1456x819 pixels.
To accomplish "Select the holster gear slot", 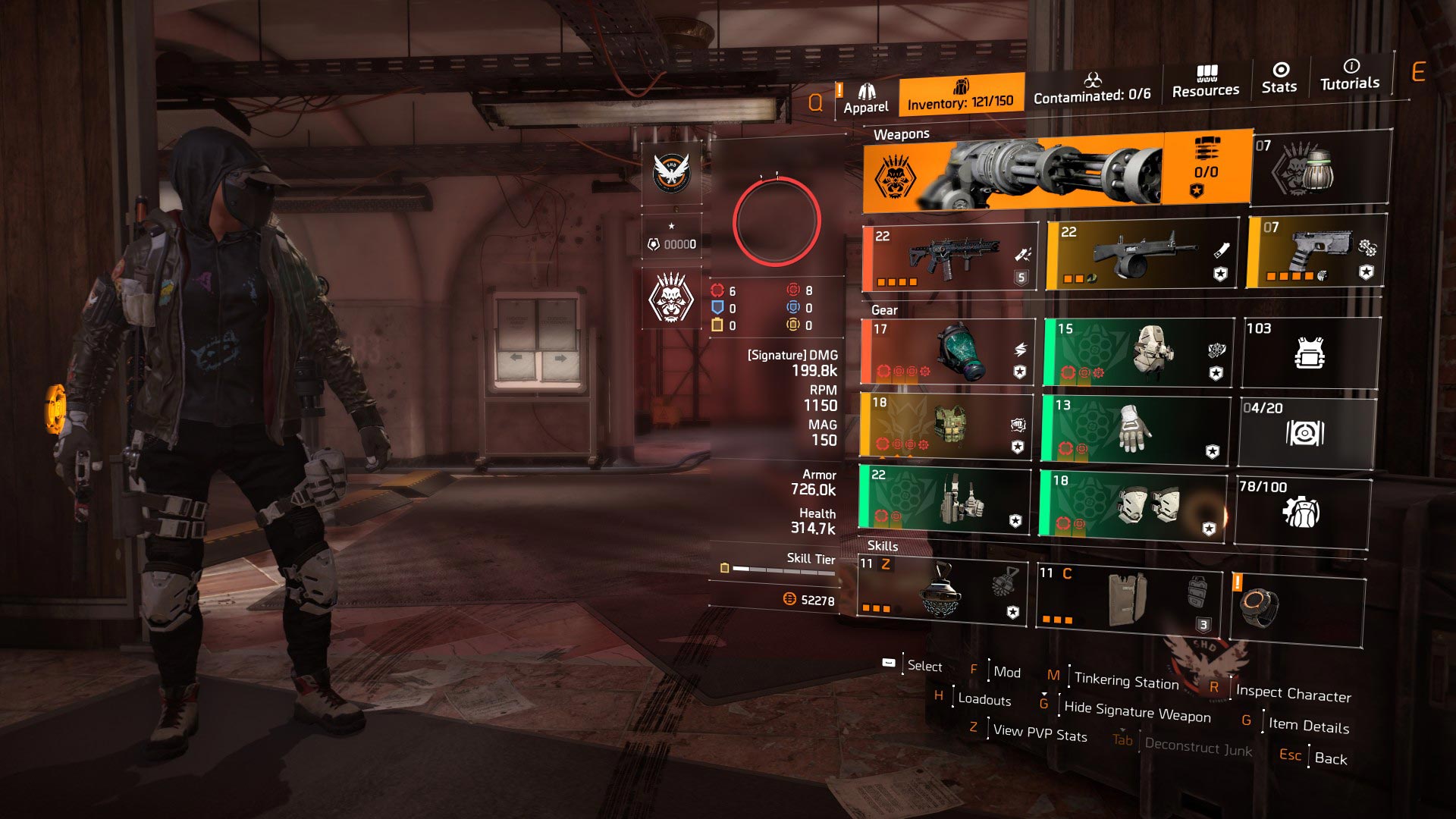I will (945, 498).
